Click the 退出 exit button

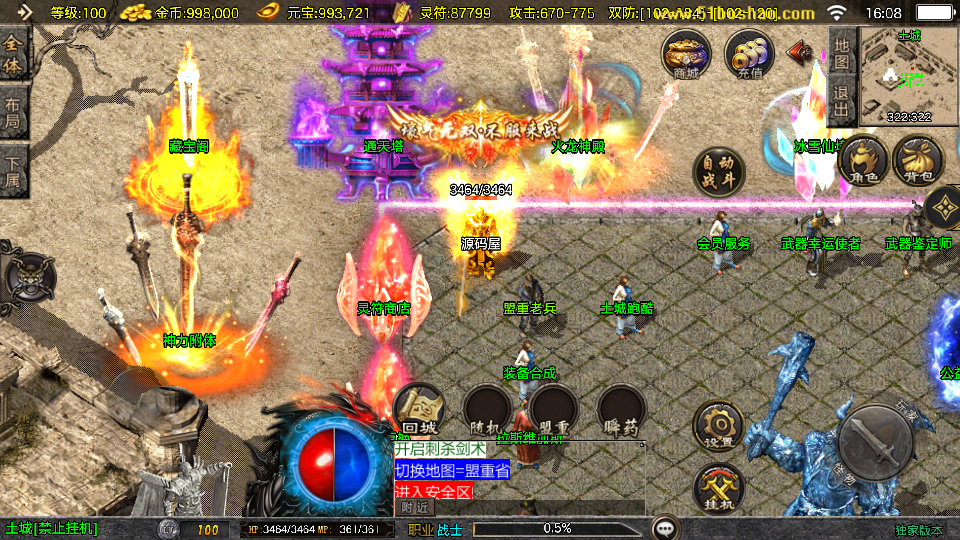(x=842, y=101)
